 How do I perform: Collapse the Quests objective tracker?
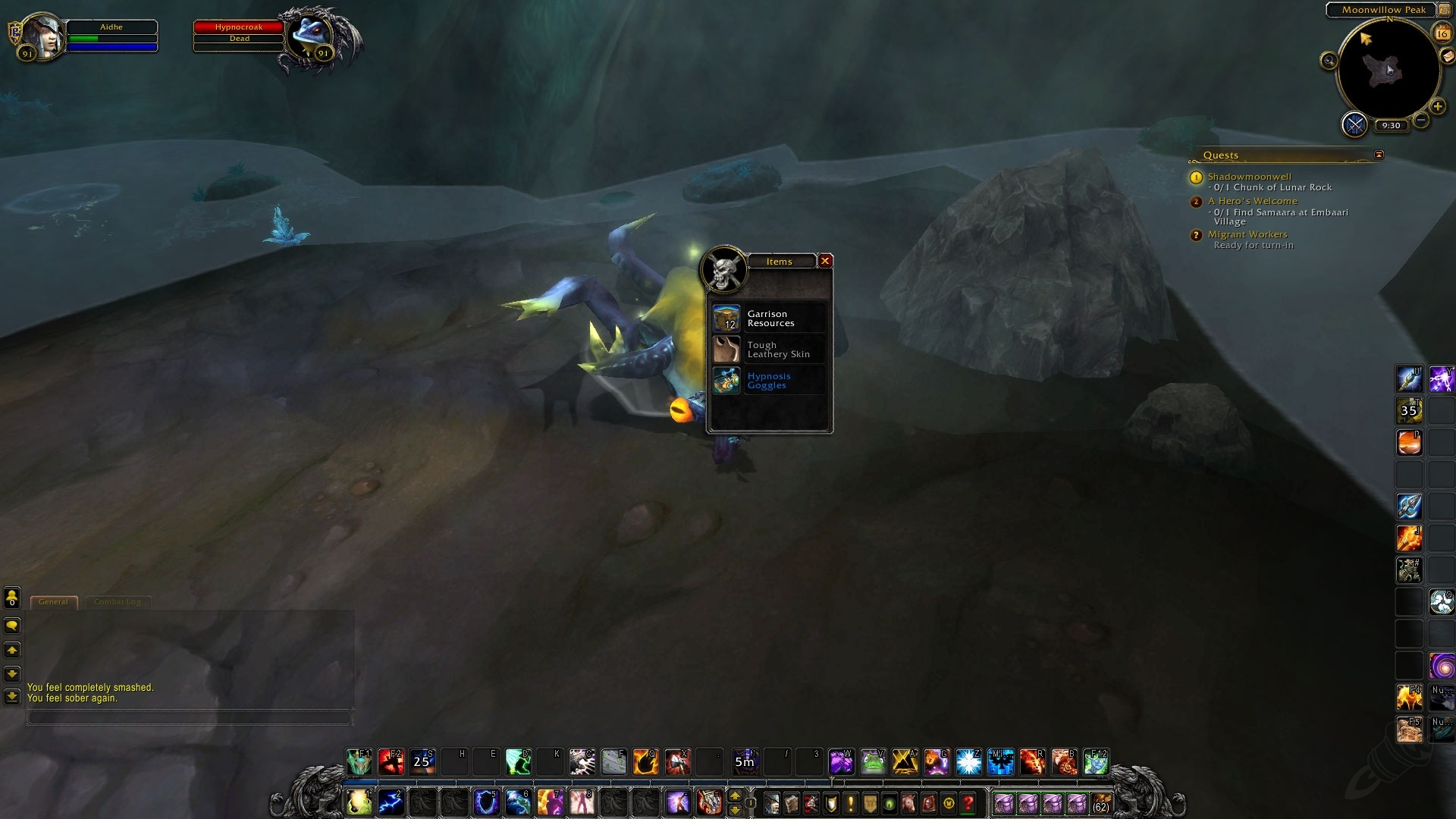1379,155
